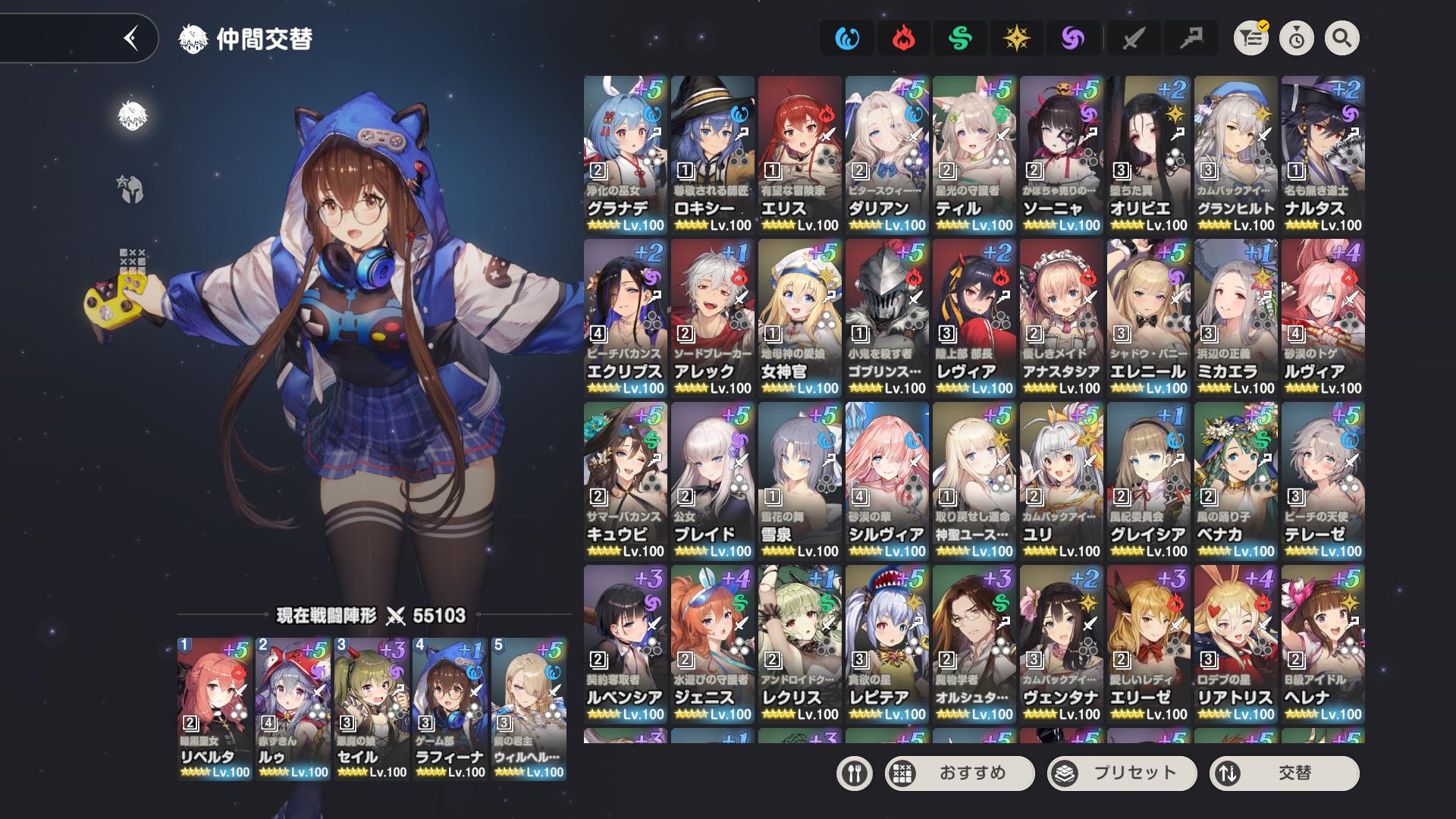Click the 交替 swap button
This screenshot has height=819, width=1456.
(x=1284, y=773)
